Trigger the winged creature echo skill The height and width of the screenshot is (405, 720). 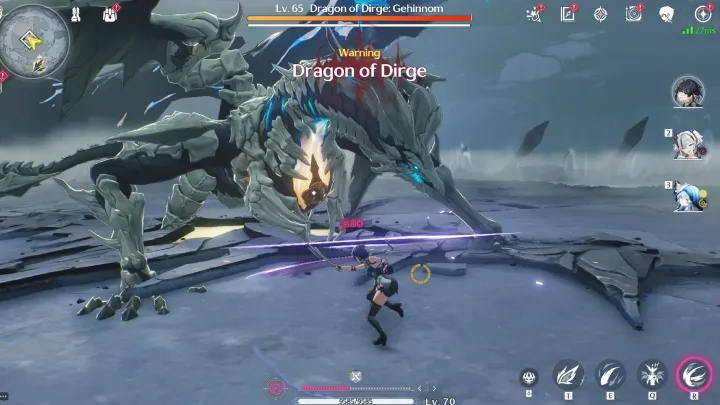tap(652, 375)
